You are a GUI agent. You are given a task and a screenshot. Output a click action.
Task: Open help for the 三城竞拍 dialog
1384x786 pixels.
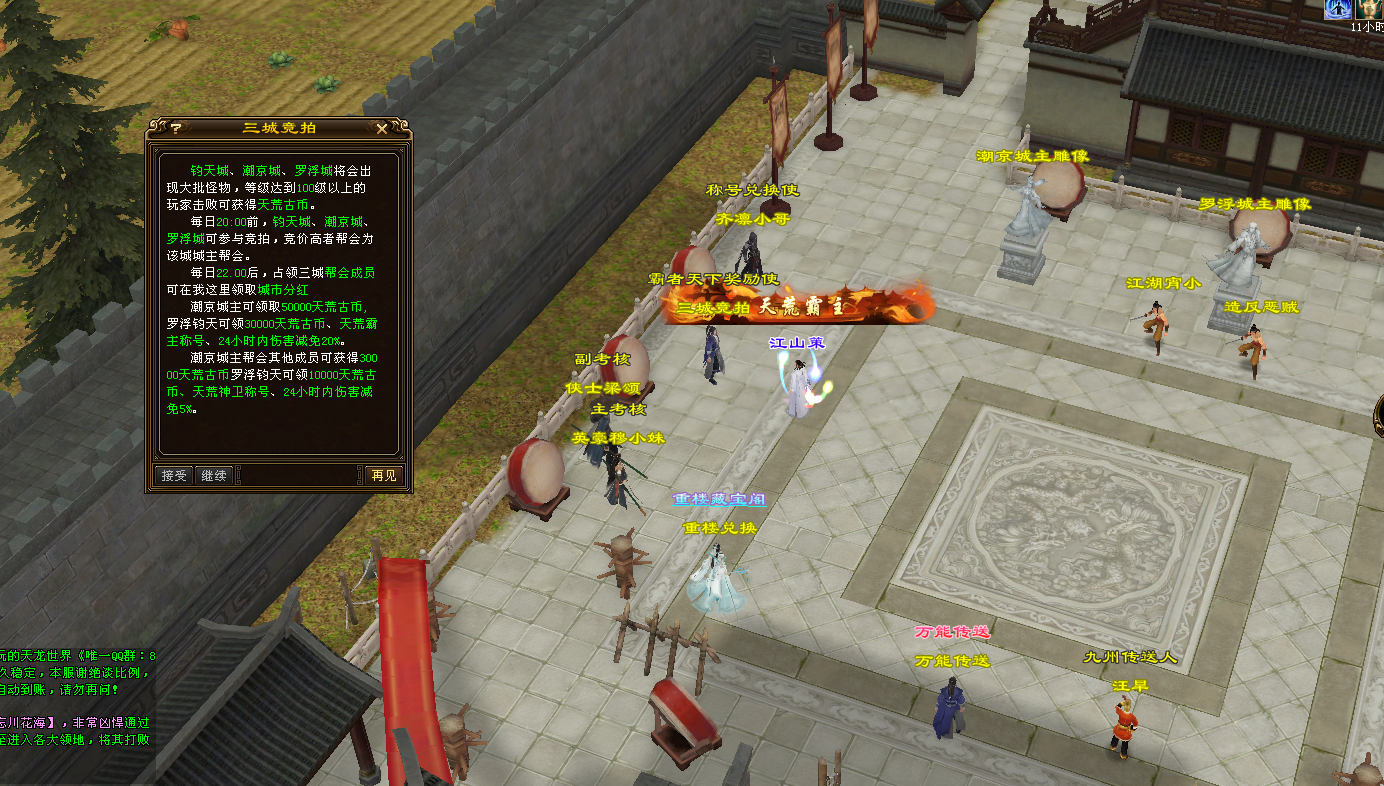pos(176,128)
